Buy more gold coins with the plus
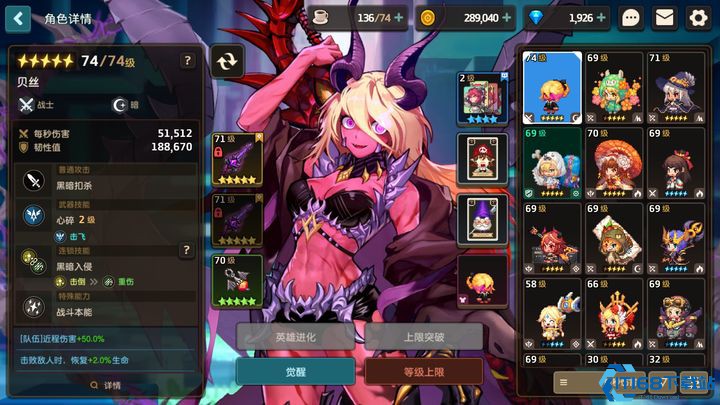 [x=506, y=18]
